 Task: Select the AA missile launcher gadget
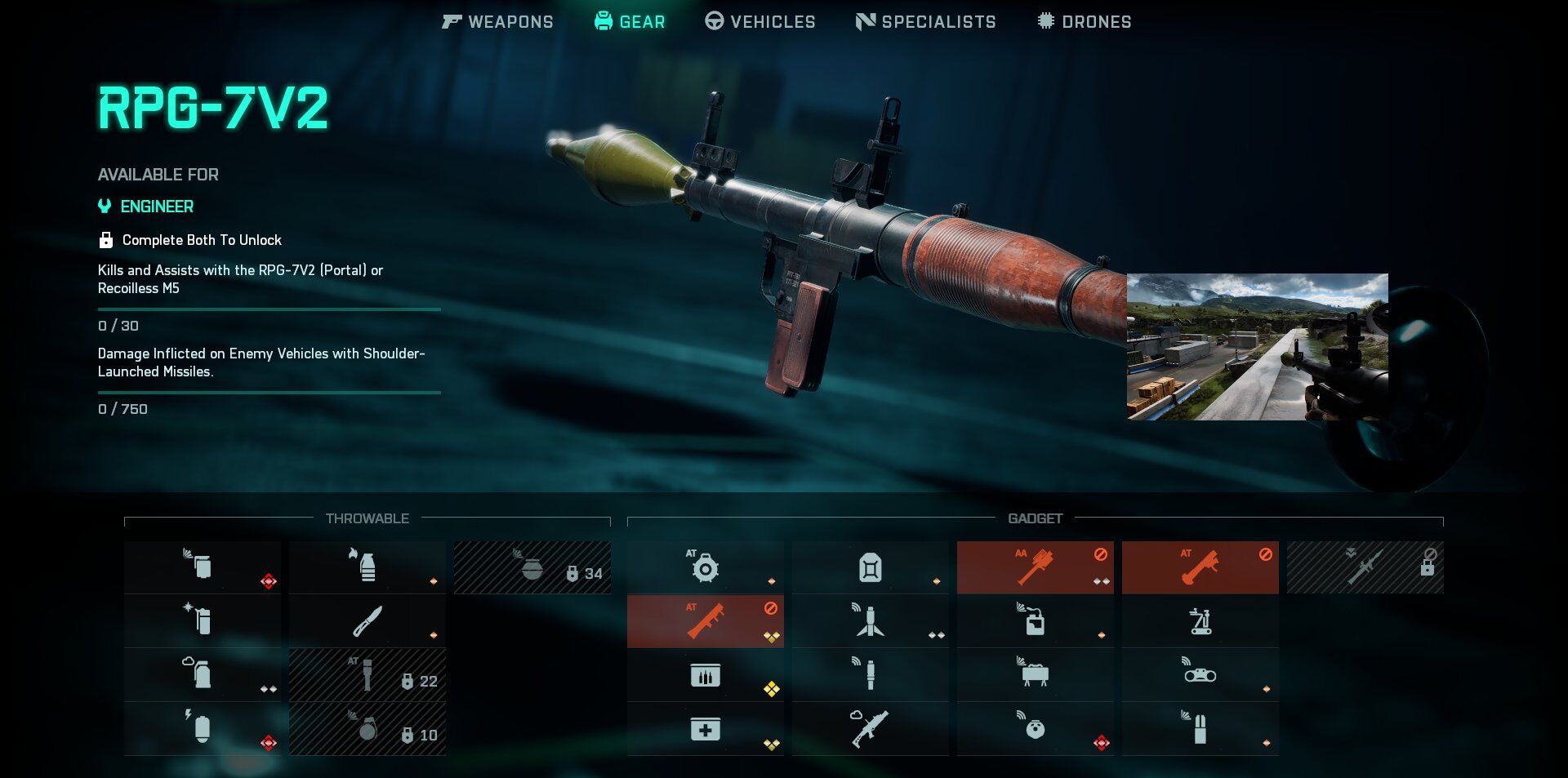click(1035, 567)
